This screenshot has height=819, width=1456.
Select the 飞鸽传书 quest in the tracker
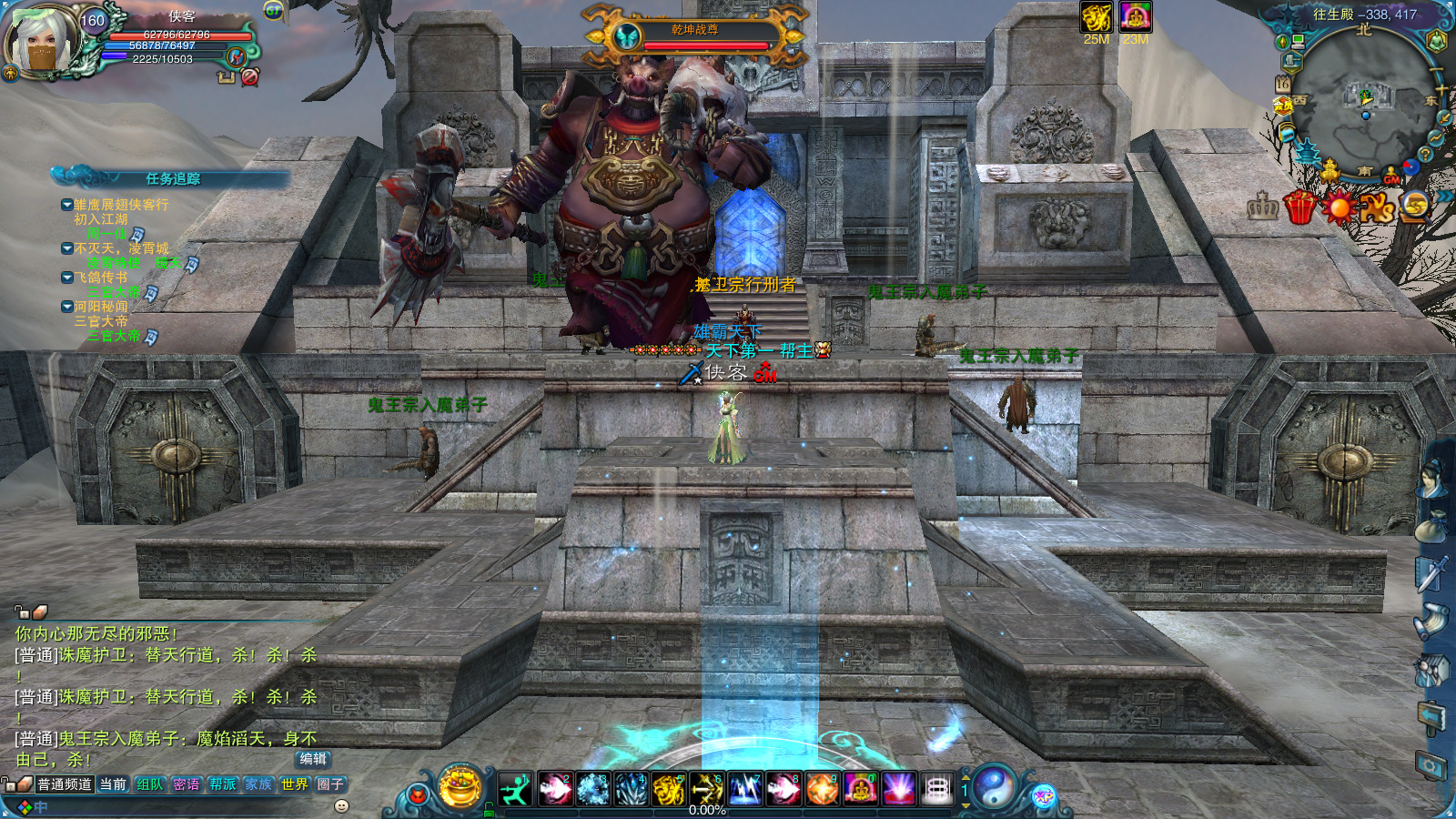(x=101, y=278)
